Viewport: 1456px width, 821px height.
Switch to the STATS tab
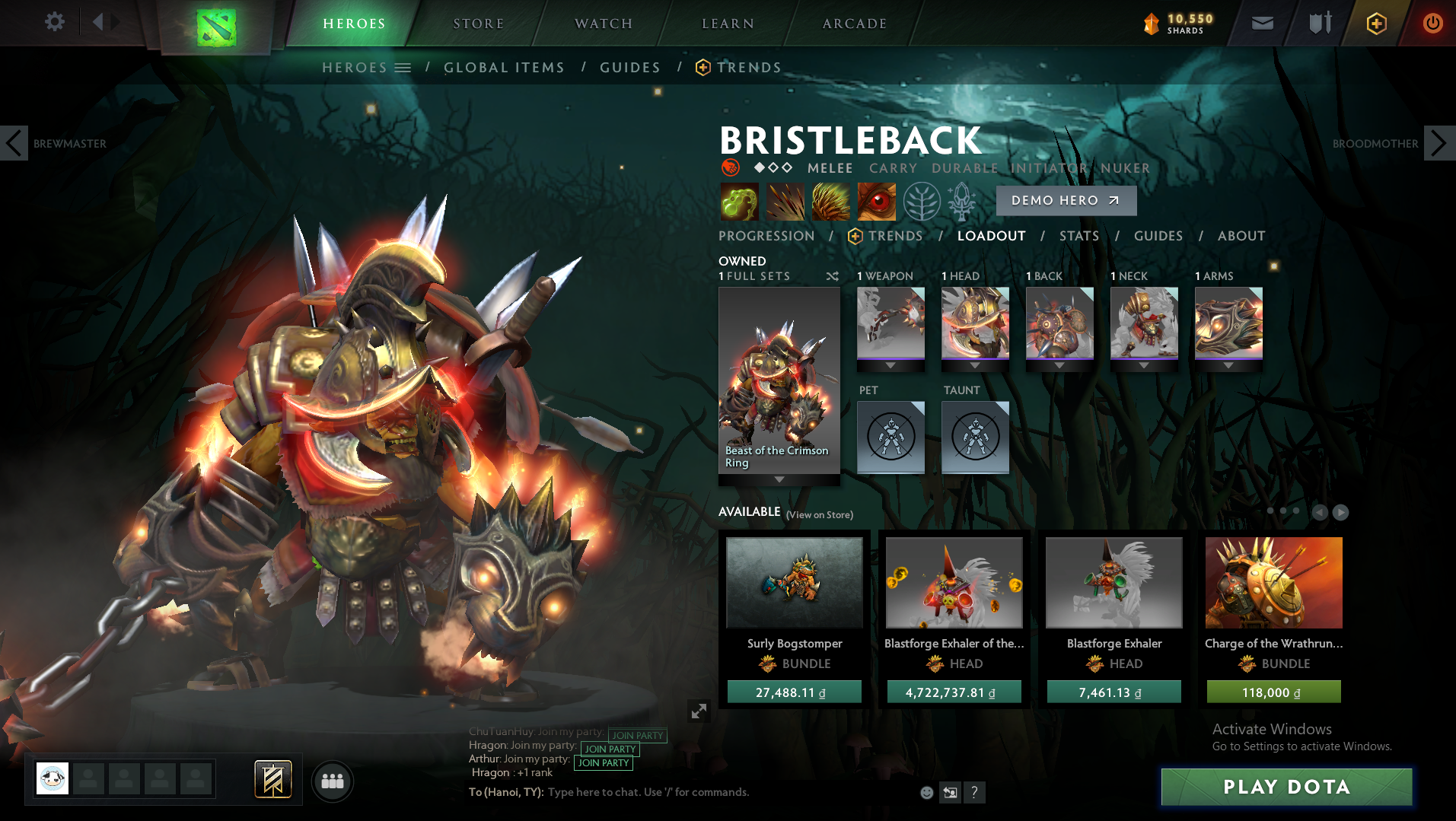[x=1078, y=236]
